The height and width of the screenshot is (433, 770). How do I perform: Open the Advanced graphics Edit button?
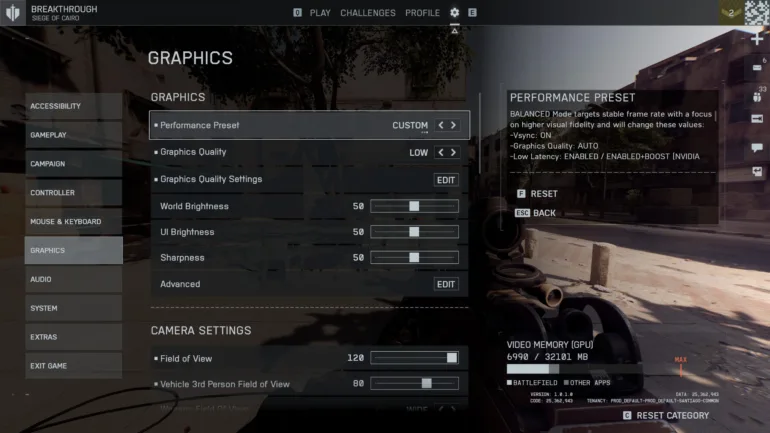pyautogui.click(x=446, y=284)
